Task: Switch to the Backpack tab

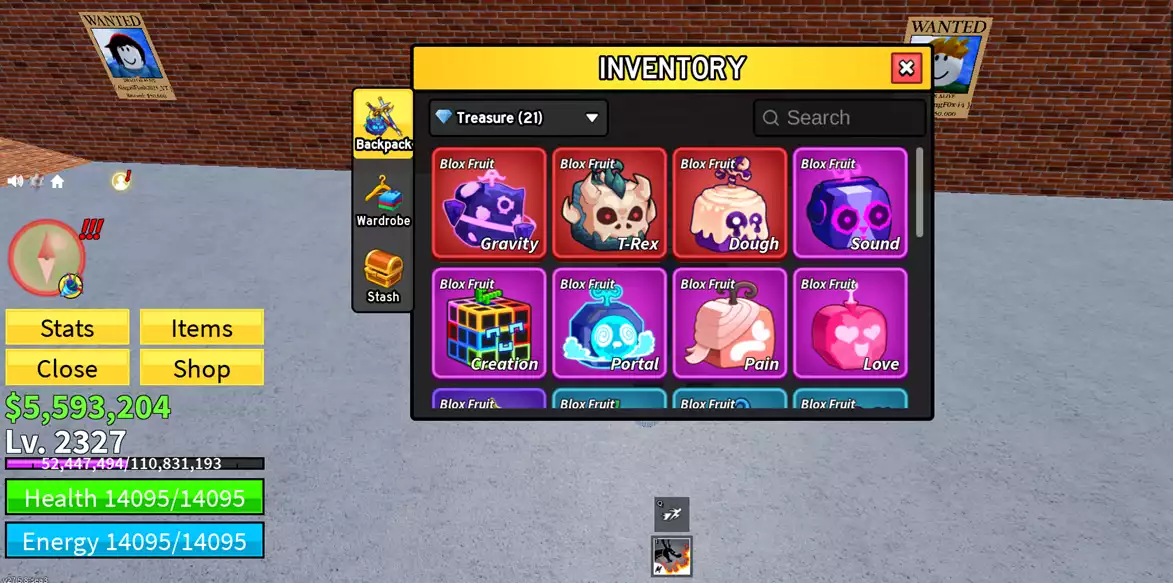Action: 383,123
